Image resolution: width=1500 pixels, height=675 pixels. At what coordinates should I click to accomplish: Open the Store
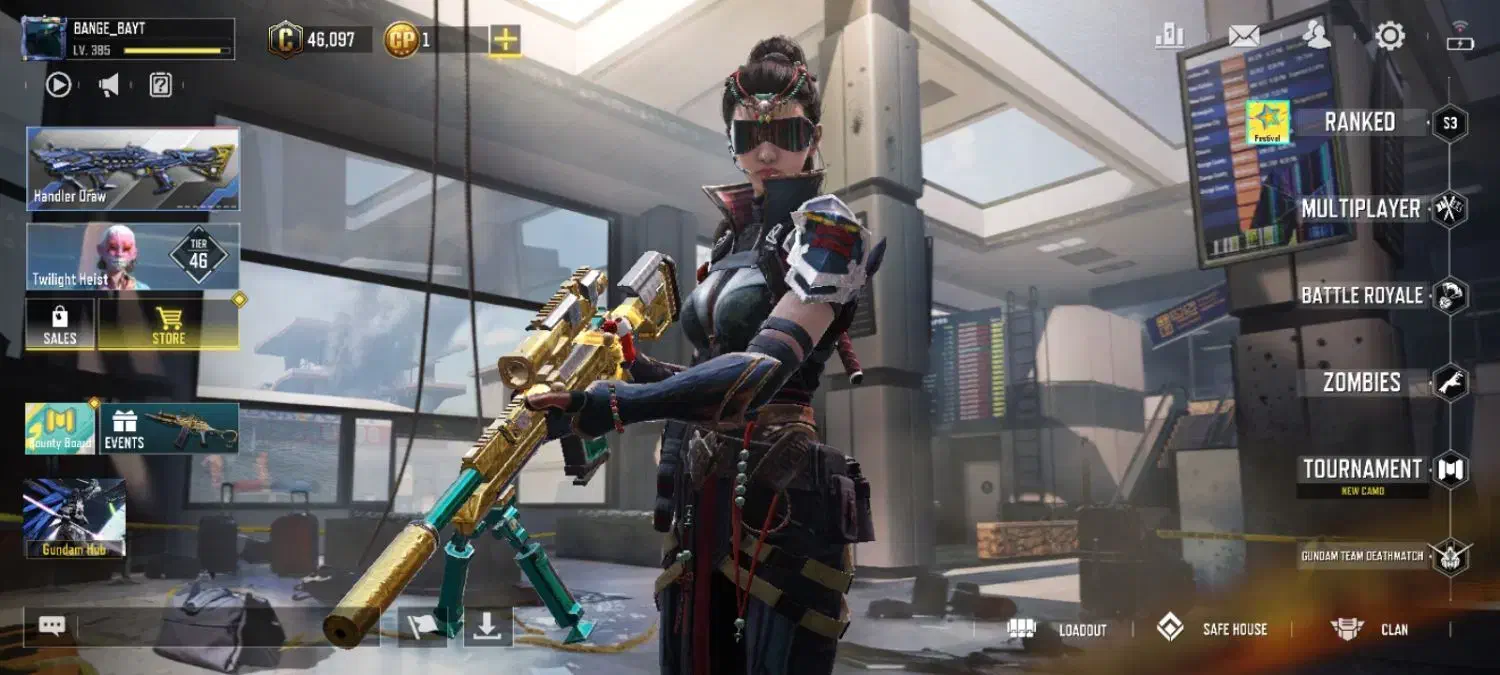click(x=168, y=325)
